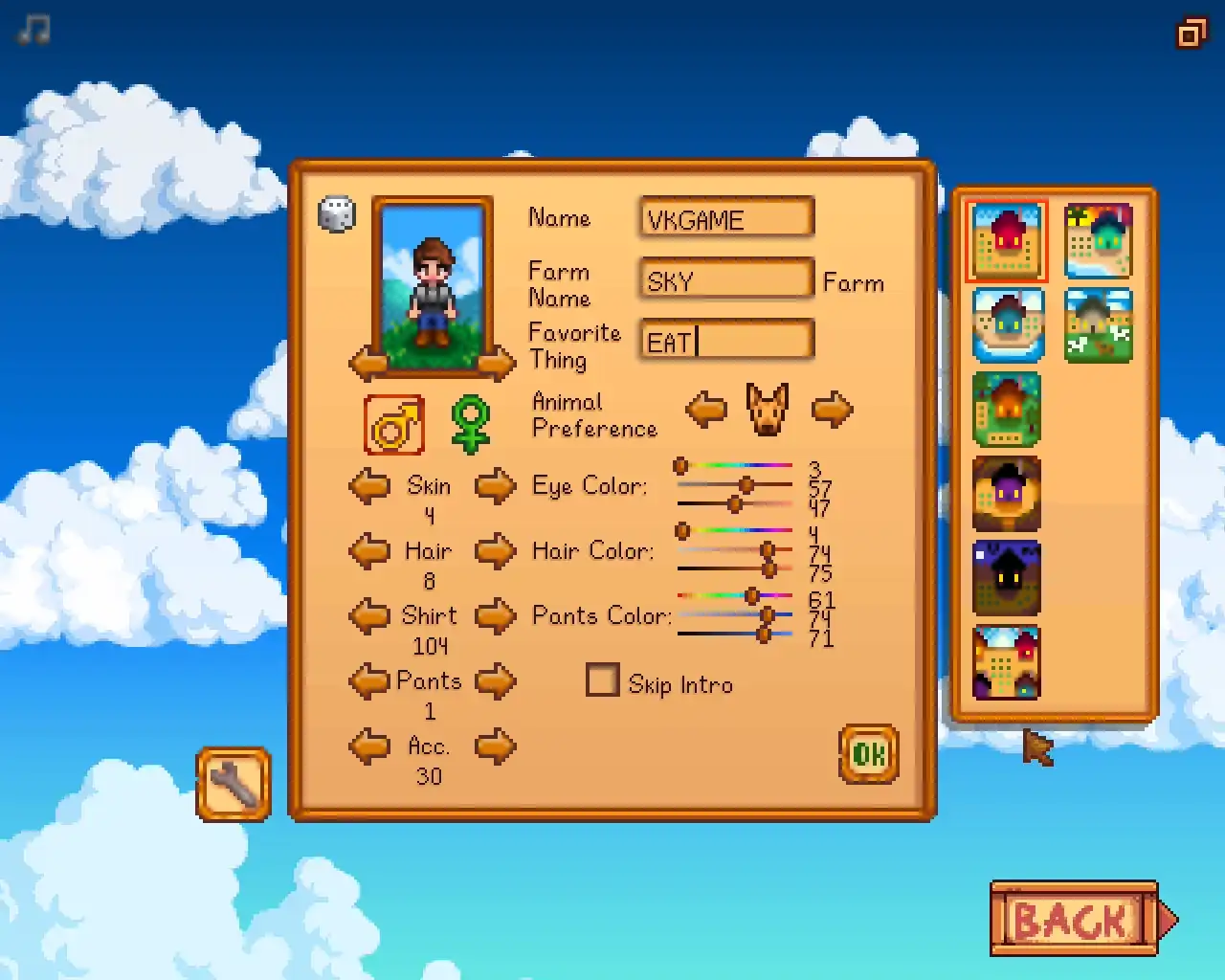Toggle the window mode icon
Image resolution: width=1225 pixels, height=980 pixels.
pos(1192,33)
